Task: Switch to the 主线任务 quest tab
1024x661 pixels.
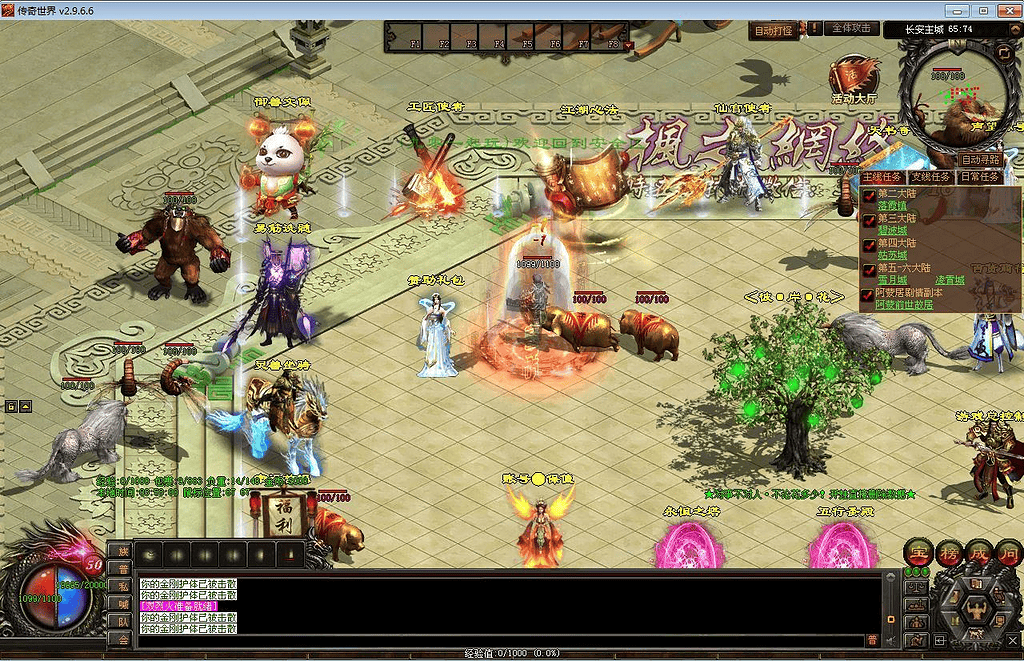Action: click(883, 177)
